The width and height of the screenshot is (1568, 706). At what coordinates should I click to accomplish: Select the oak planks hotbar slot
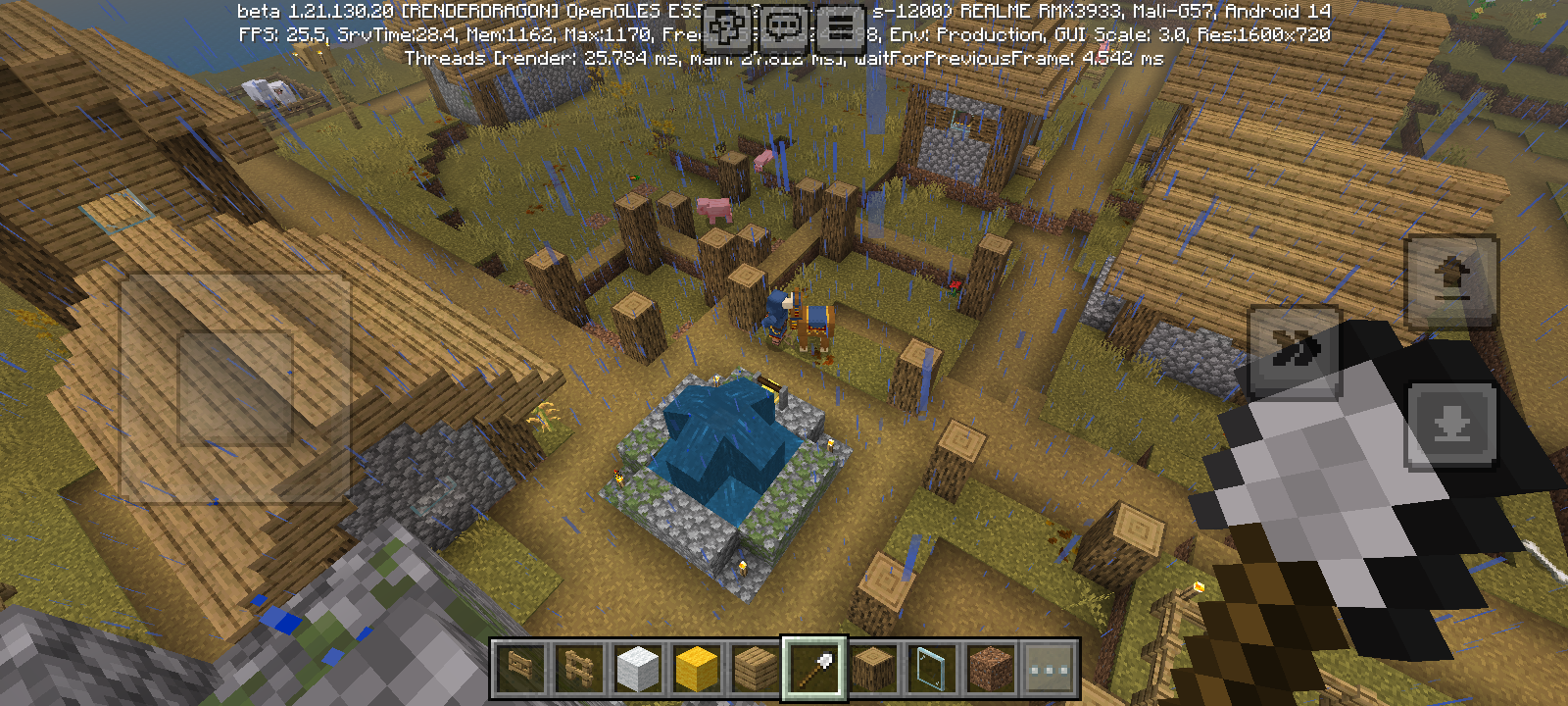pos(756,669)
